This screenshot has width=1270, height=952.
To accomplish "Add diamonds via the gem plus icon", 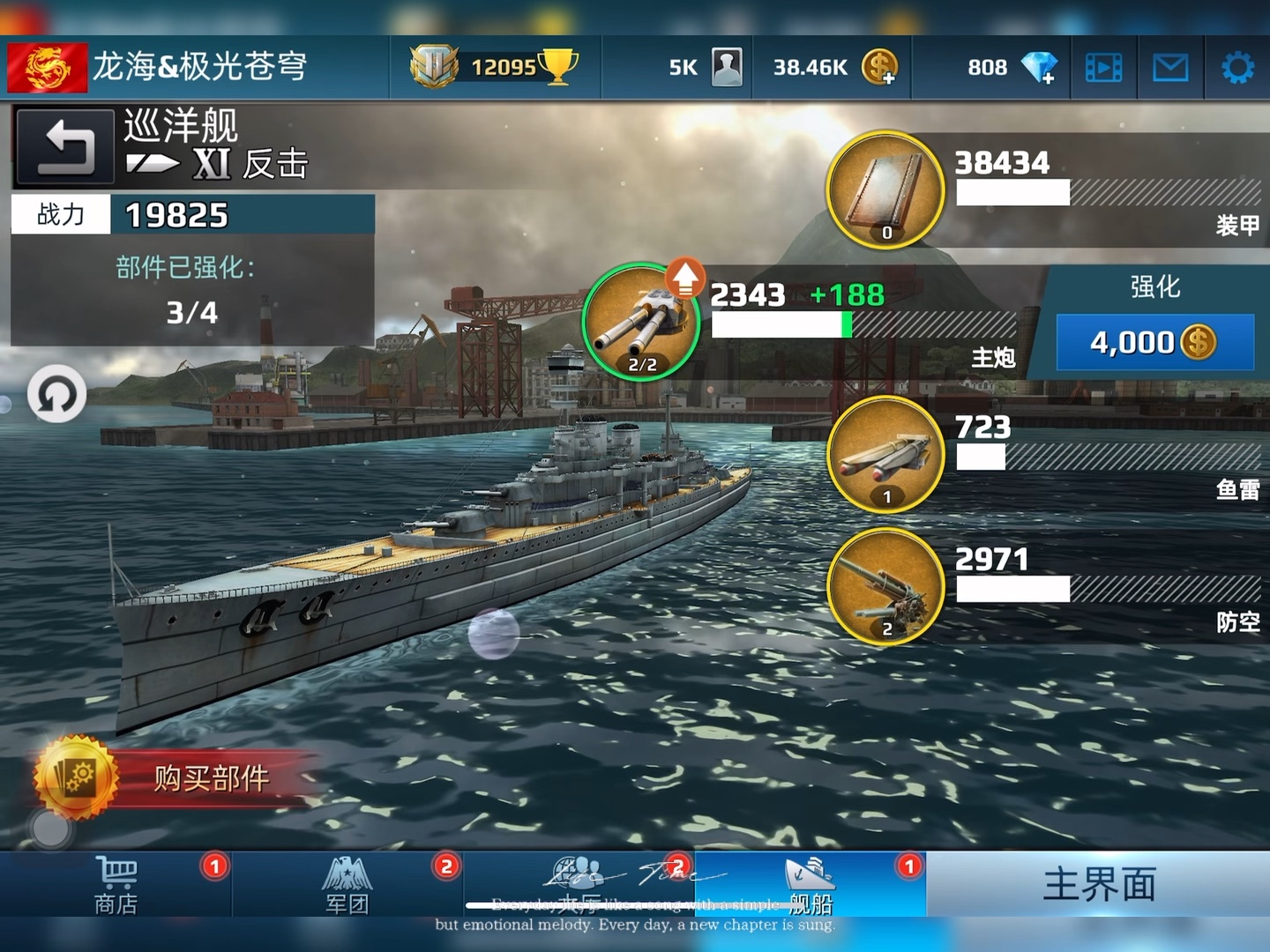I will point(1041,66).
